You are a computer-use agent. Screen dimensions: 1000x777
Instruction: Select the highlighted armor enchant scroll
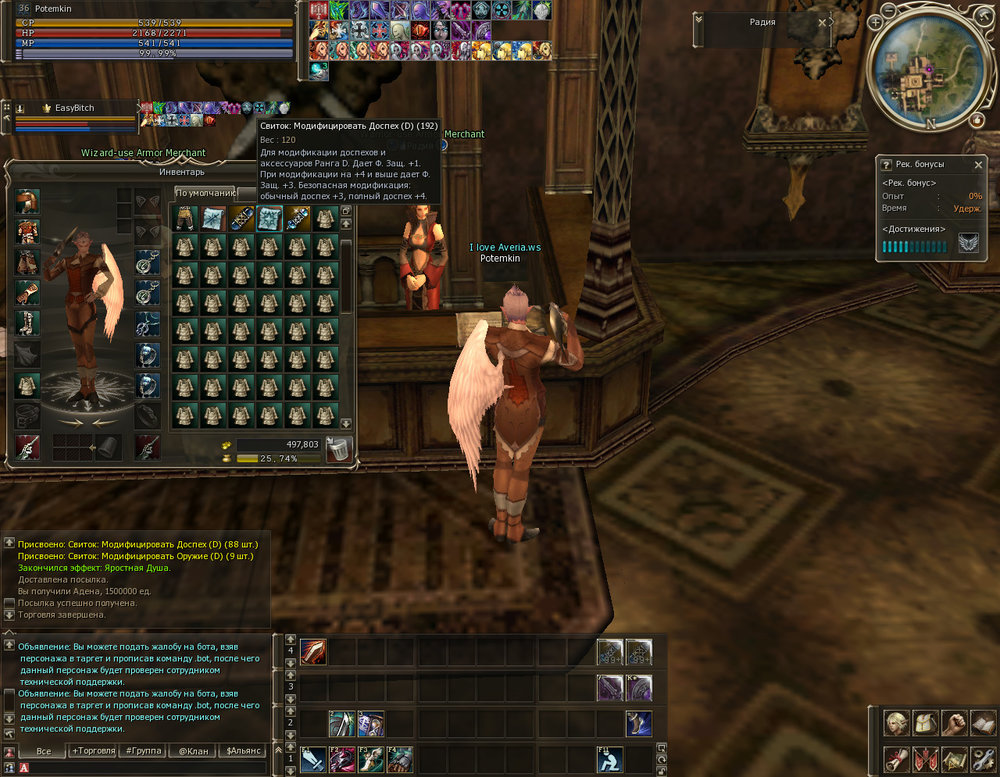pyautogui.click(x=268, y=218)
